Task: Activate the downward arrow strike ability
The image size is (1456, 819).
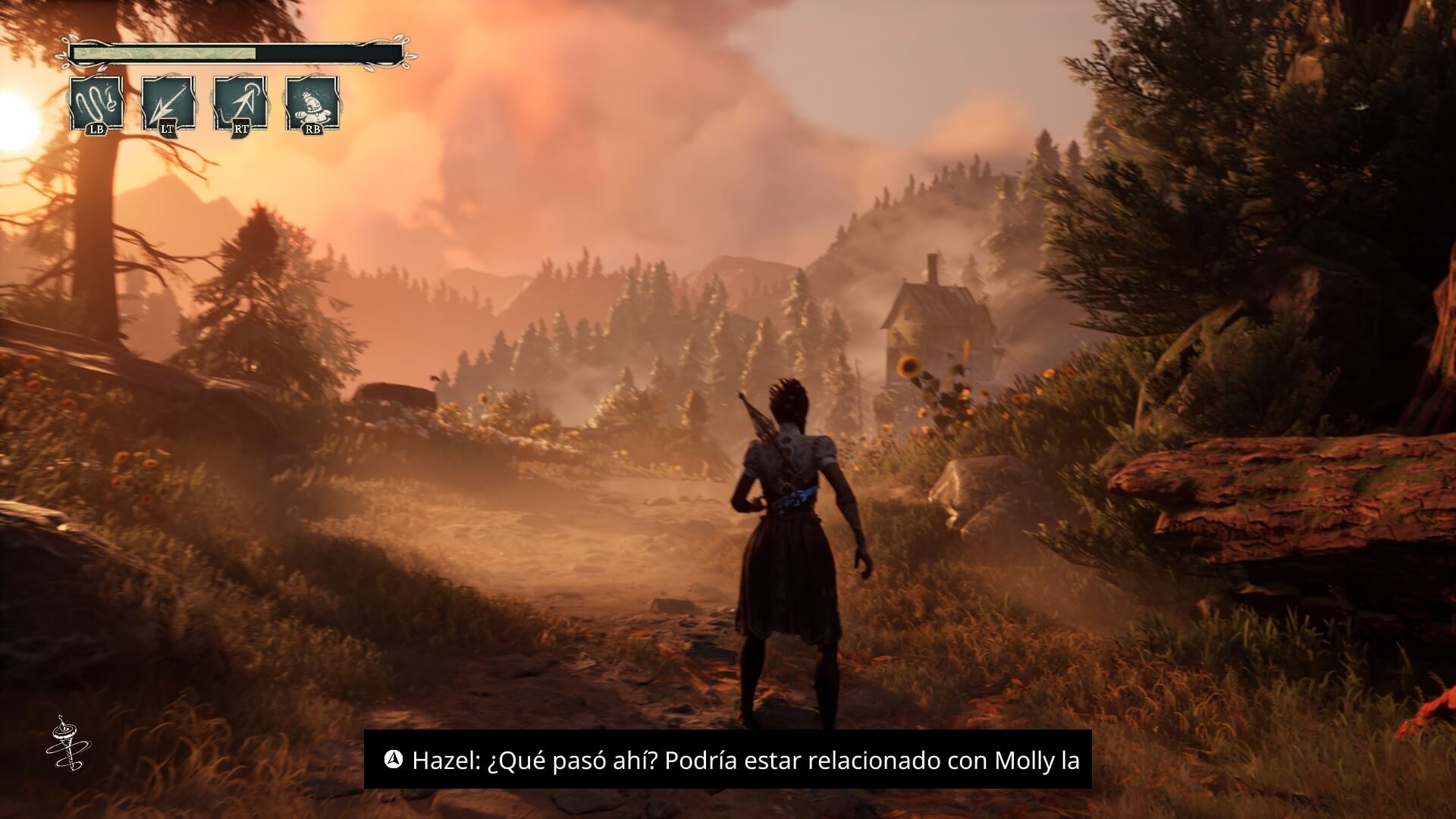Action: tap(168, 104)
